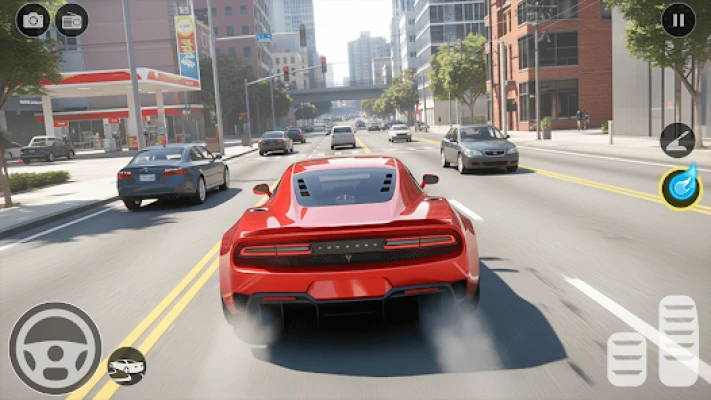The width and height of the screenshot is (711, 400).
Task: Pull the handbrake lever button
Action: (677, 140)
